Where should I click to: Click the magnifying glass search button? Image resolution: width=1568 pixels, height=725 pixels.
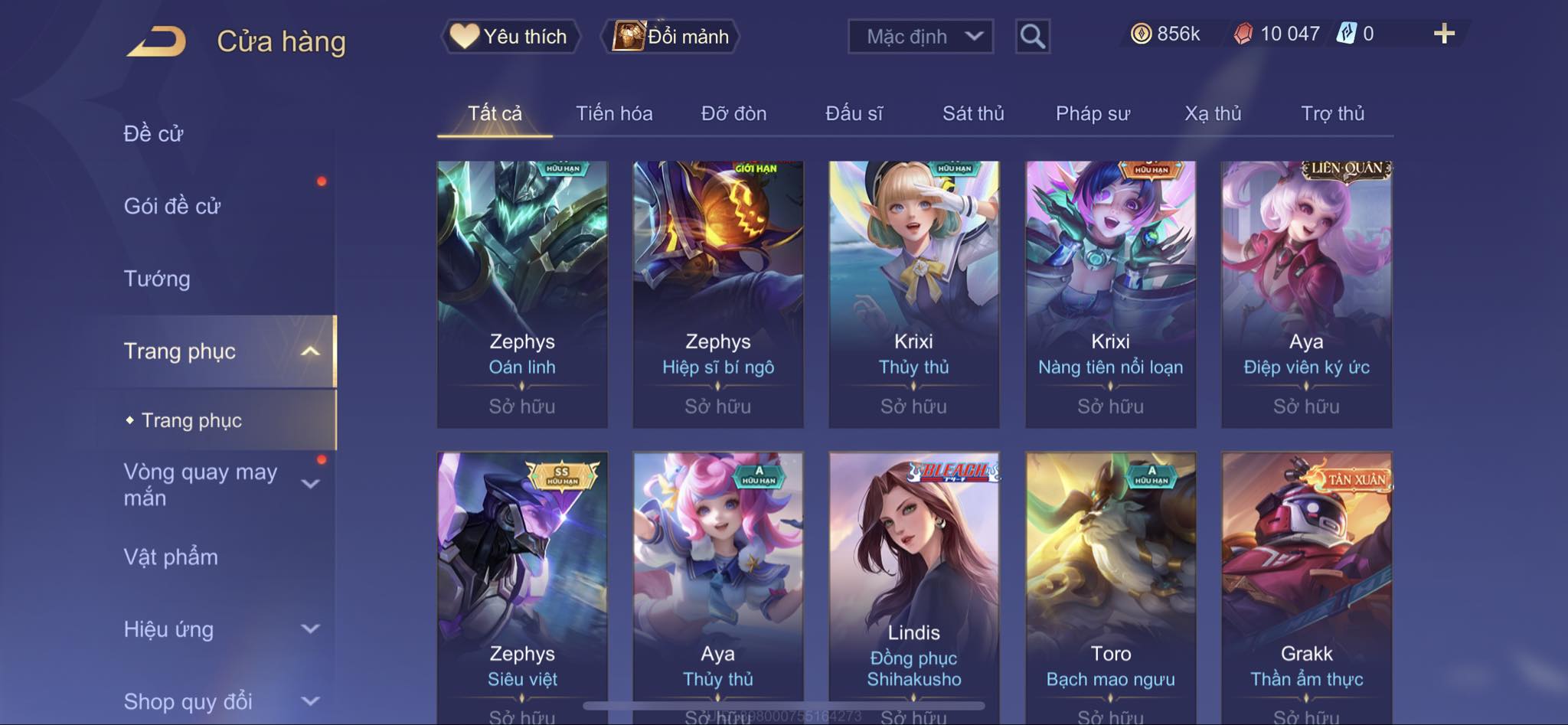pyautogui.click(x=1032, y=36)
